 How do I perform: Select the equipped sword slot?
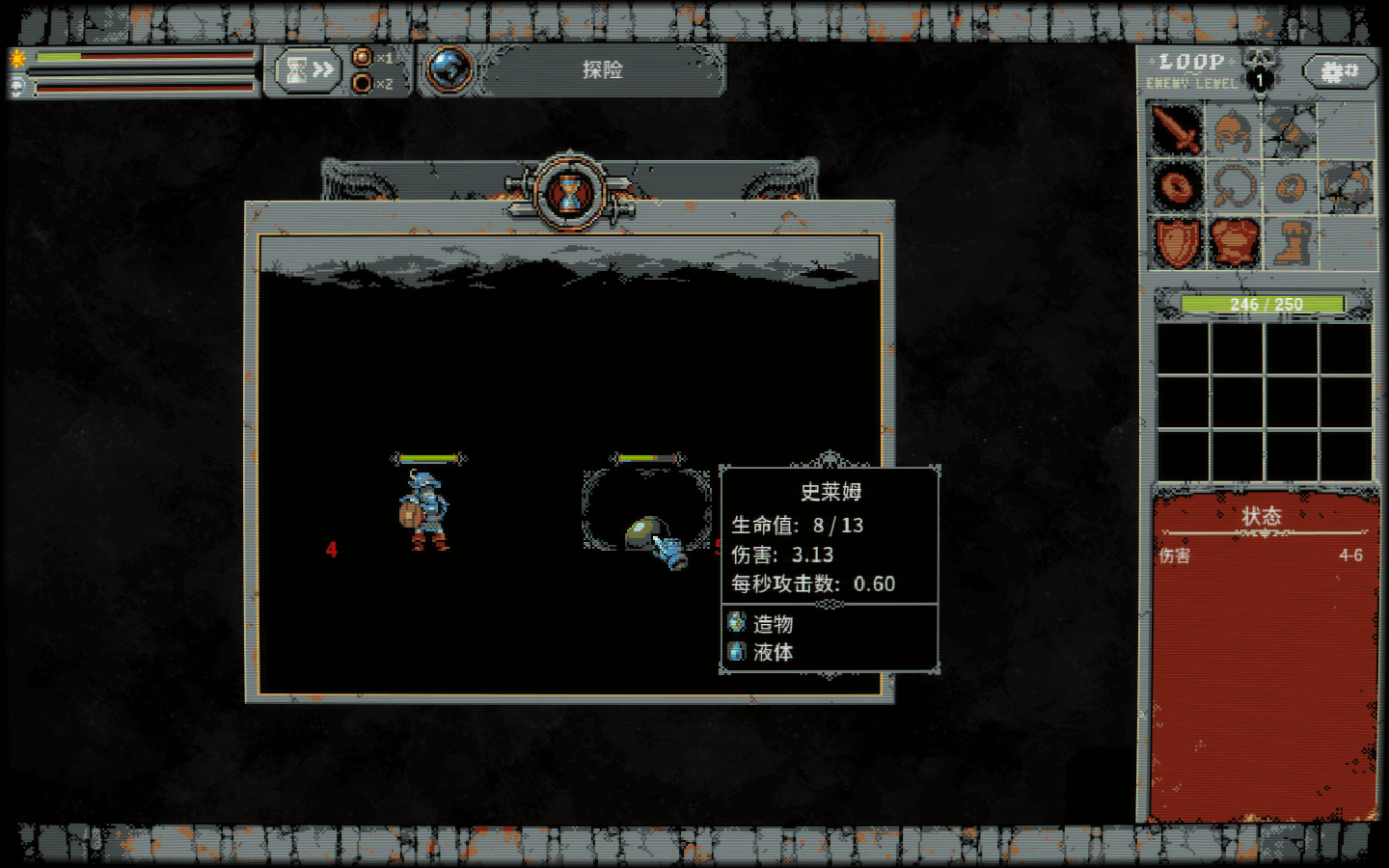(1177, 130)
